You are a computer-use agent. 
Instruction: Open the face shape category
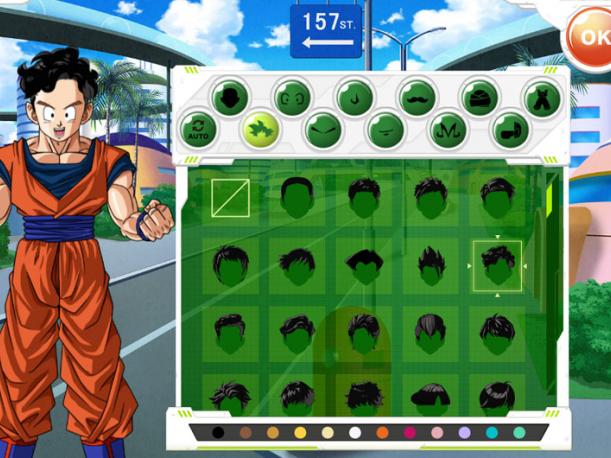click(232, 98)
